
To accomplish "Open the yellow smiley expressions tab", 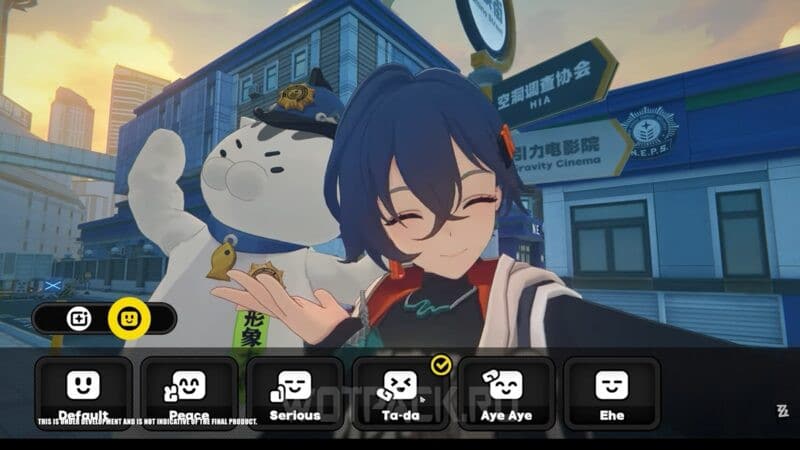I will click(x=128, y=319).
